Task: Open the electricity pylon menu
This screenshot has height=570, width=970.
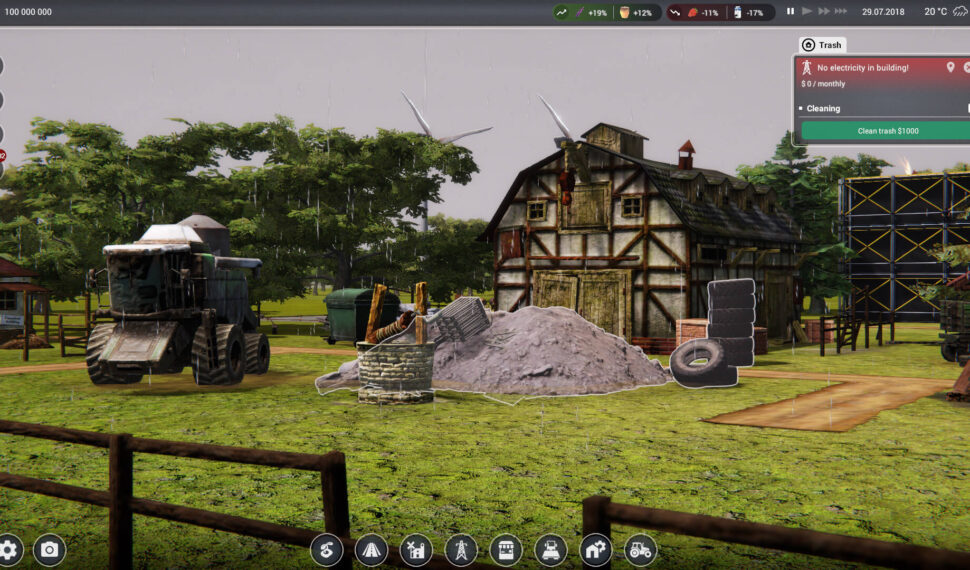Action: [x=461, y=549]
